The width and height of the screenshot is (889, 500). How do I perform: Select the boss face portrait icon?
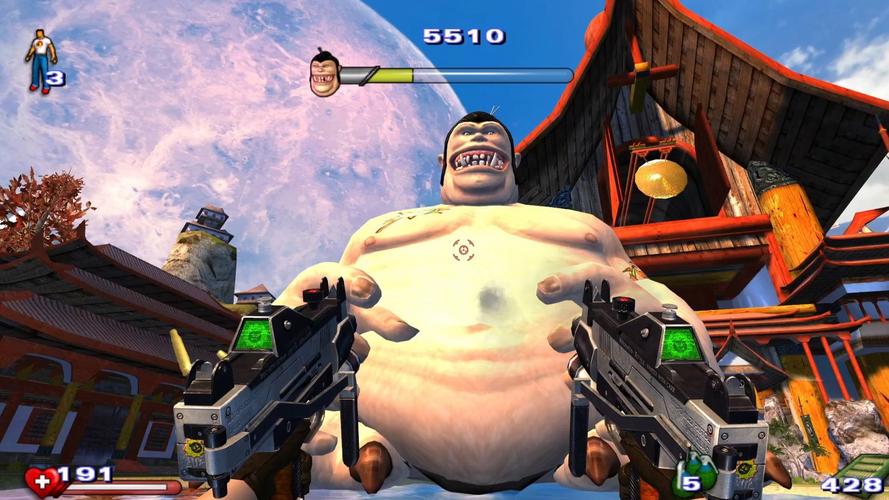[x=324, y=75]
